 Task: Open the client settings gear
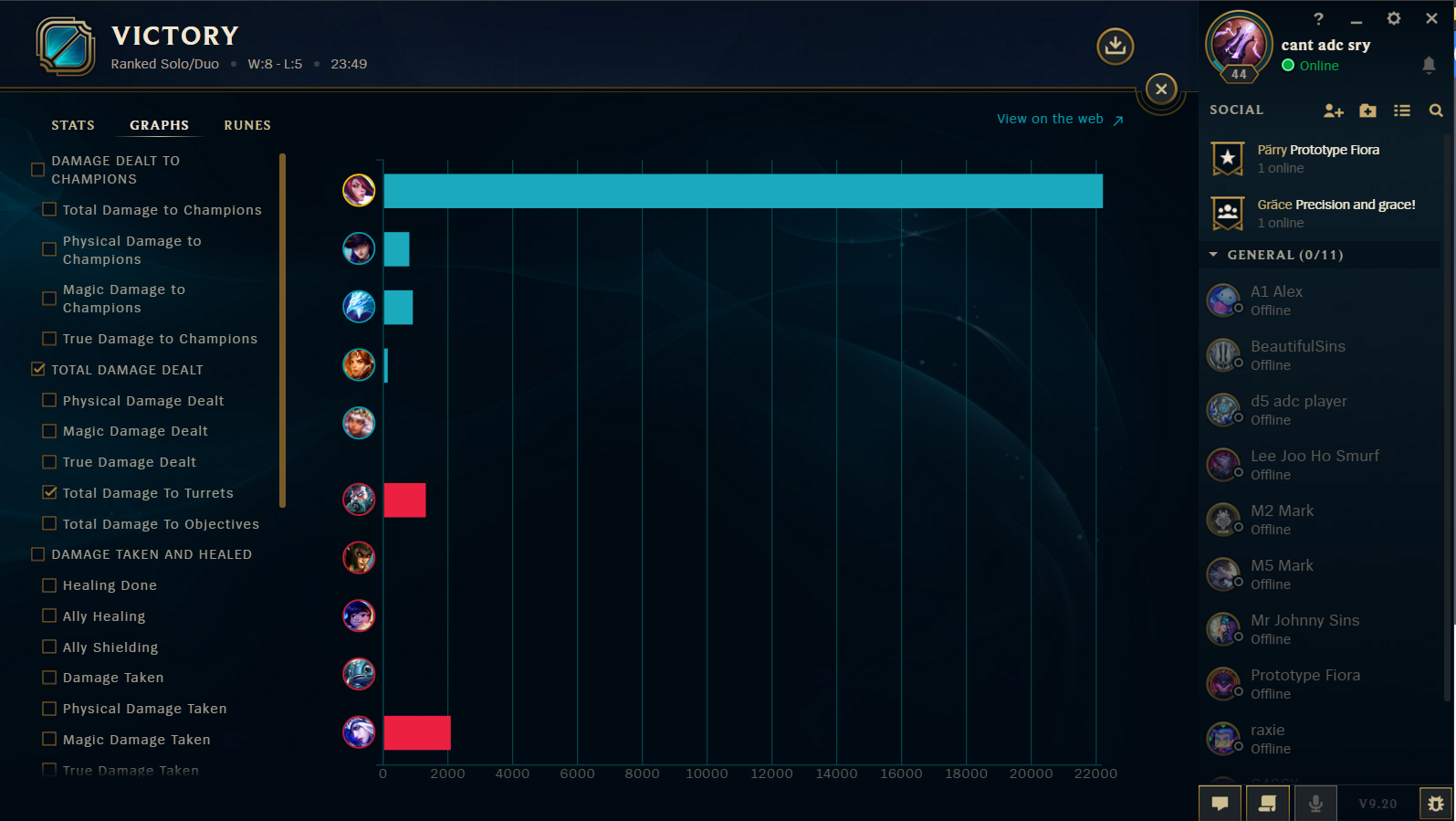(1394, 18)
